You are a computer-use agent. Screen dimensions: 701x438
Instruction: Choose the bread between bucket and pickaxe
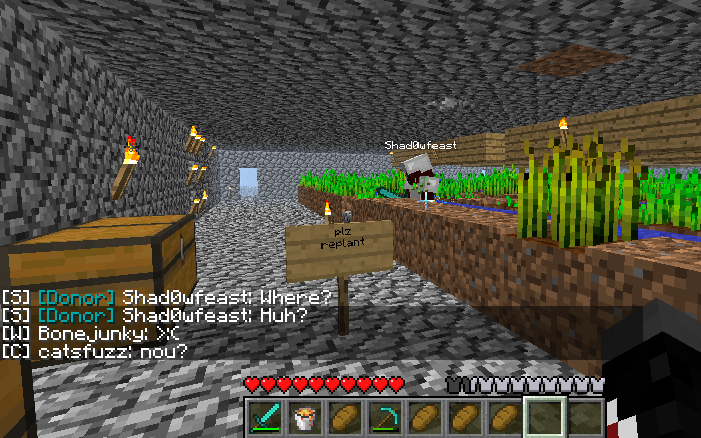coord(343,416)
